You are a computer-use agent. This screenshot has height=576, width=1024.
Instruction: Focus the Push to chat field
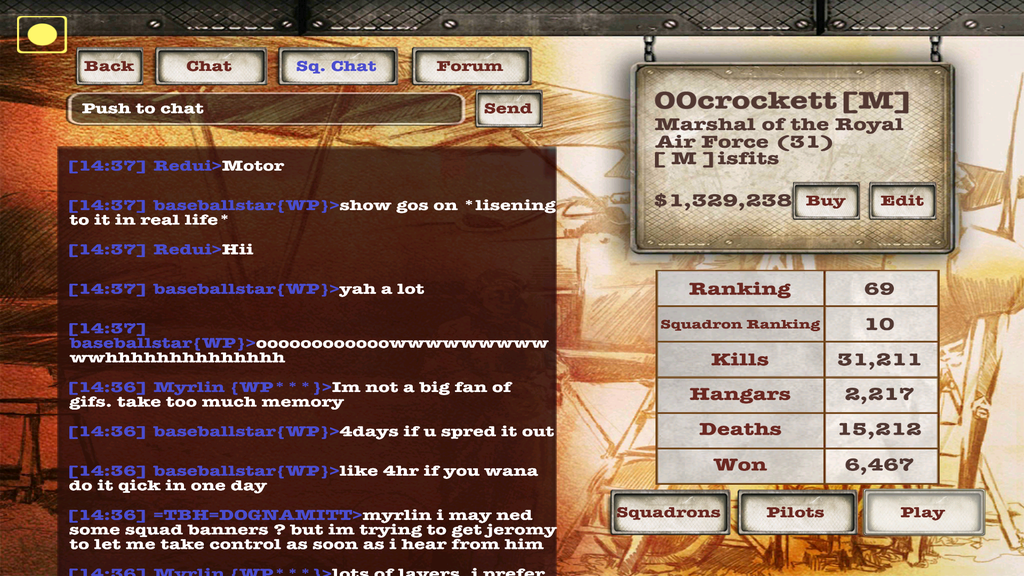[x=265, y=109]
